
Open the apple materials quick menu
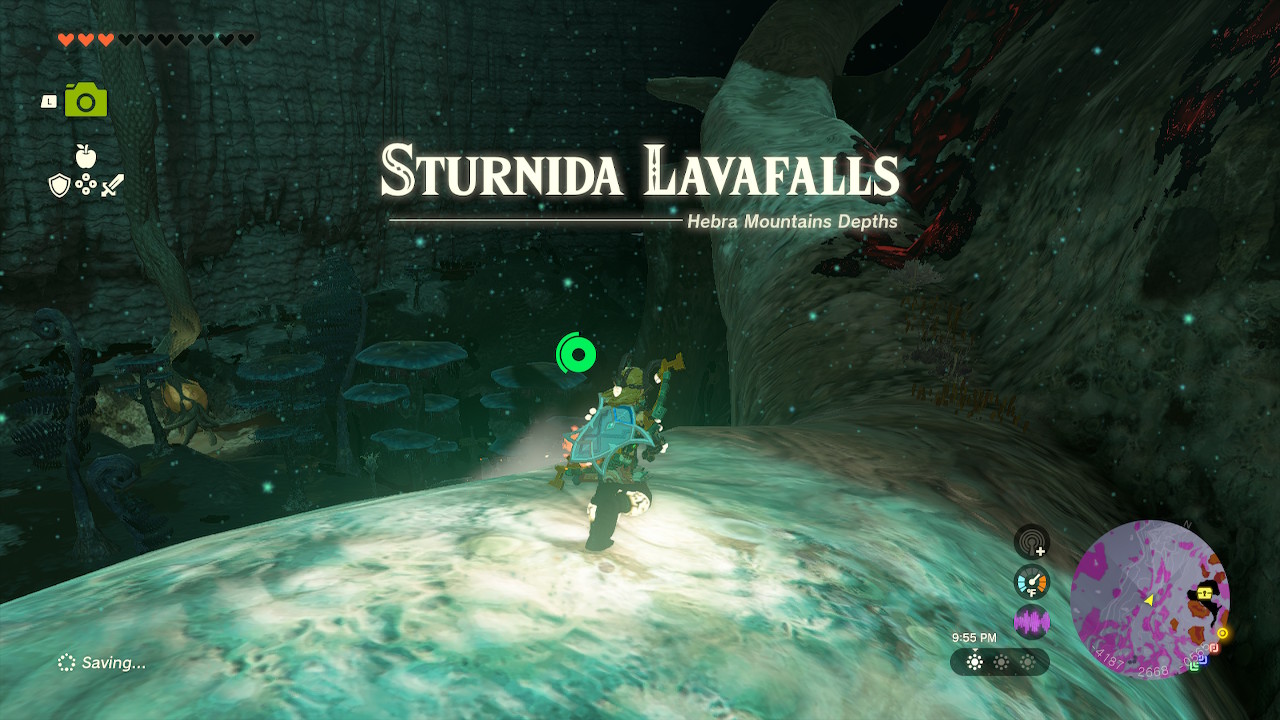click(86, 156)
